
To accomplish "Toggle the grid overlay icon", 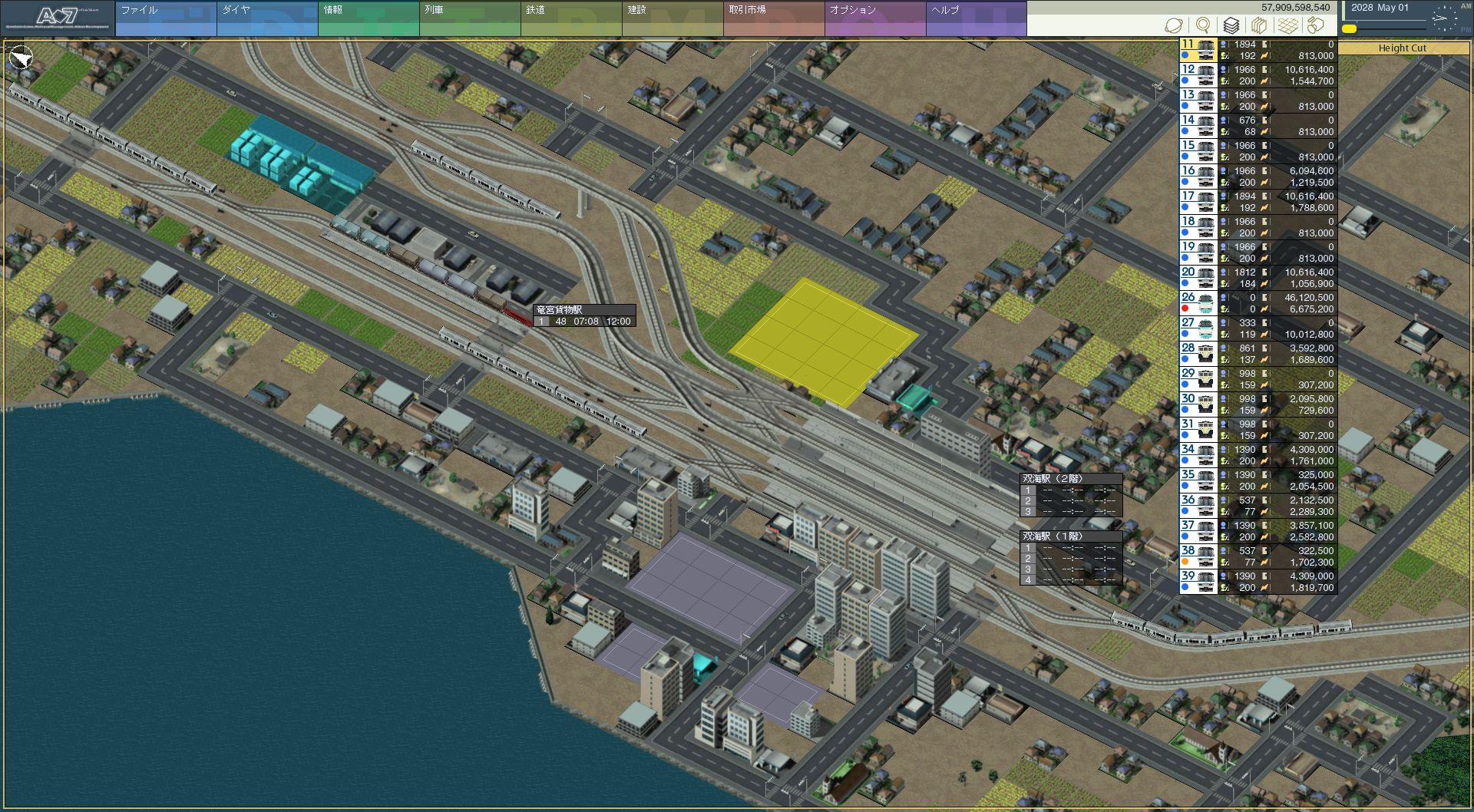I will (1288, 25).
